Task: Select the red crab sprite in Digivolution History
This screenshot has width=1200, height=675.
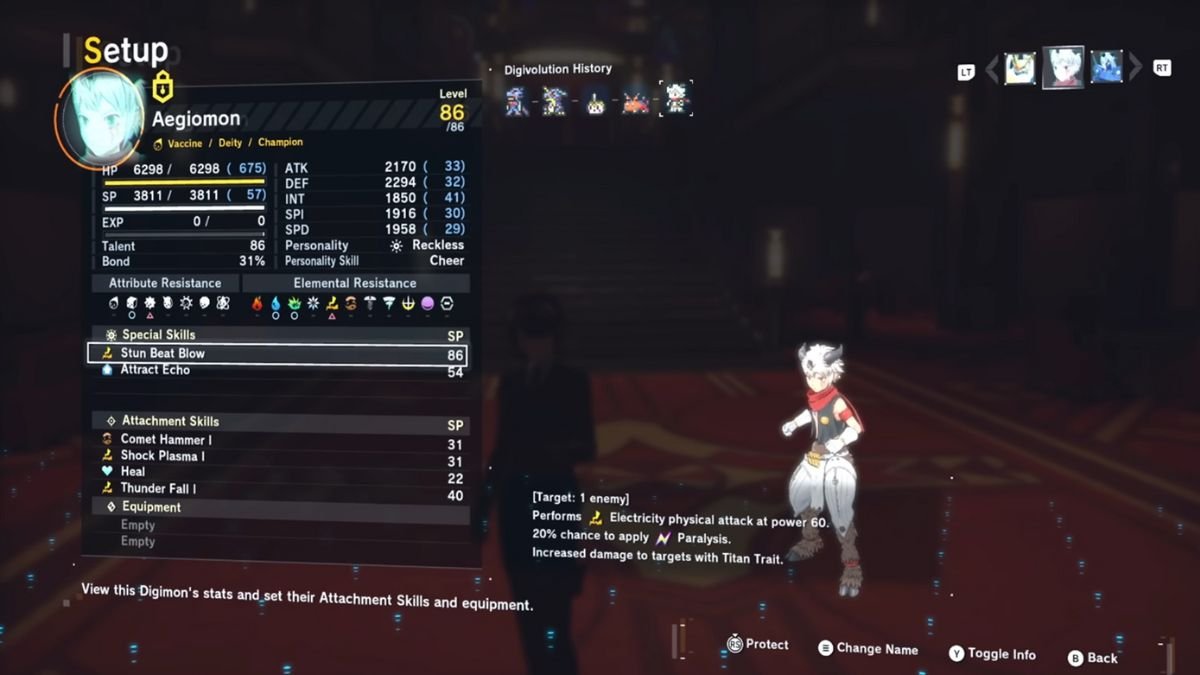Action: (635, 102)
